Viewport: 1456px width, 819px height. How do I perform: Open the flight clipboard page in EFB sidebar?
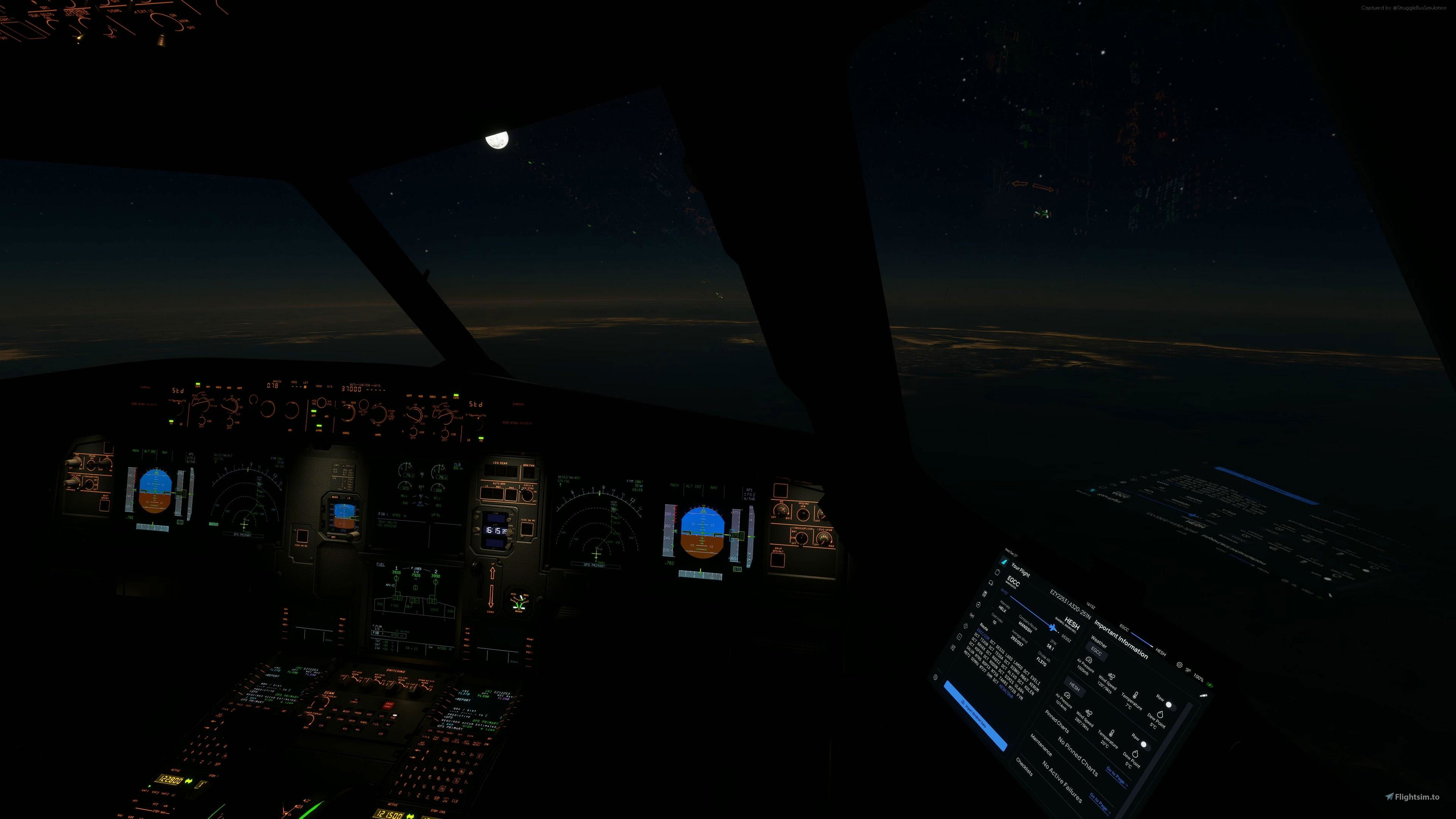[998, 572]
